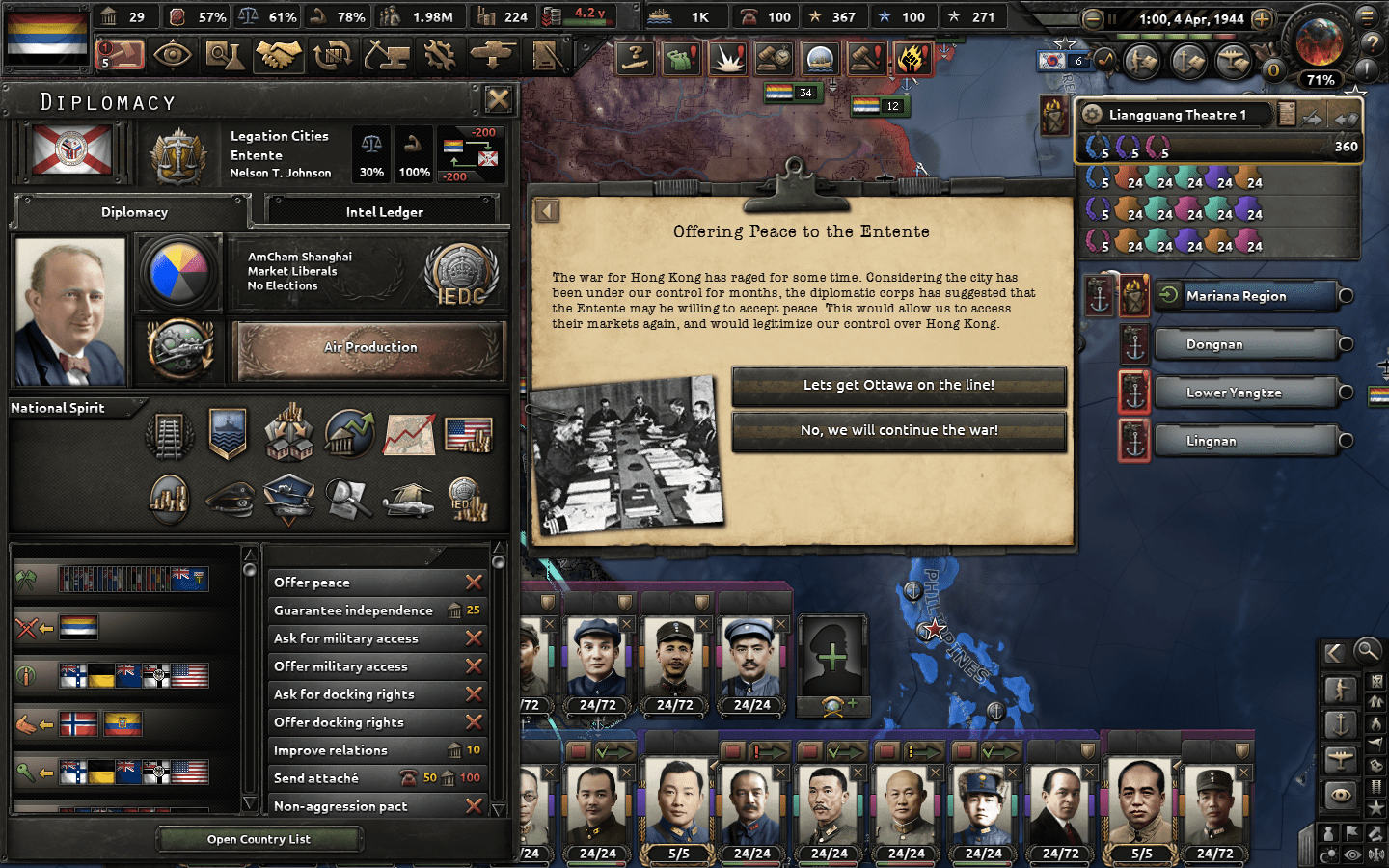Expand the Liangguang Theatre 1 header

pyautogui.click(x=1177, y=114)
